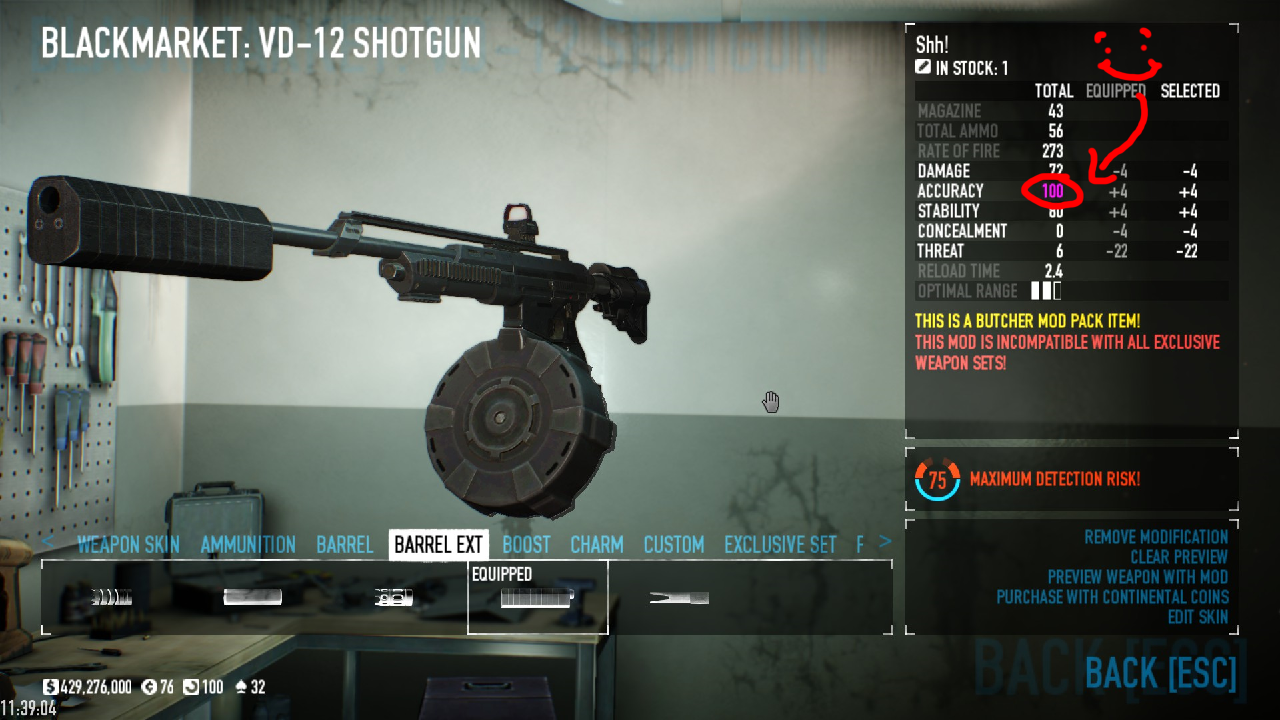Open the Edit Skin option

coord(1198,617)
